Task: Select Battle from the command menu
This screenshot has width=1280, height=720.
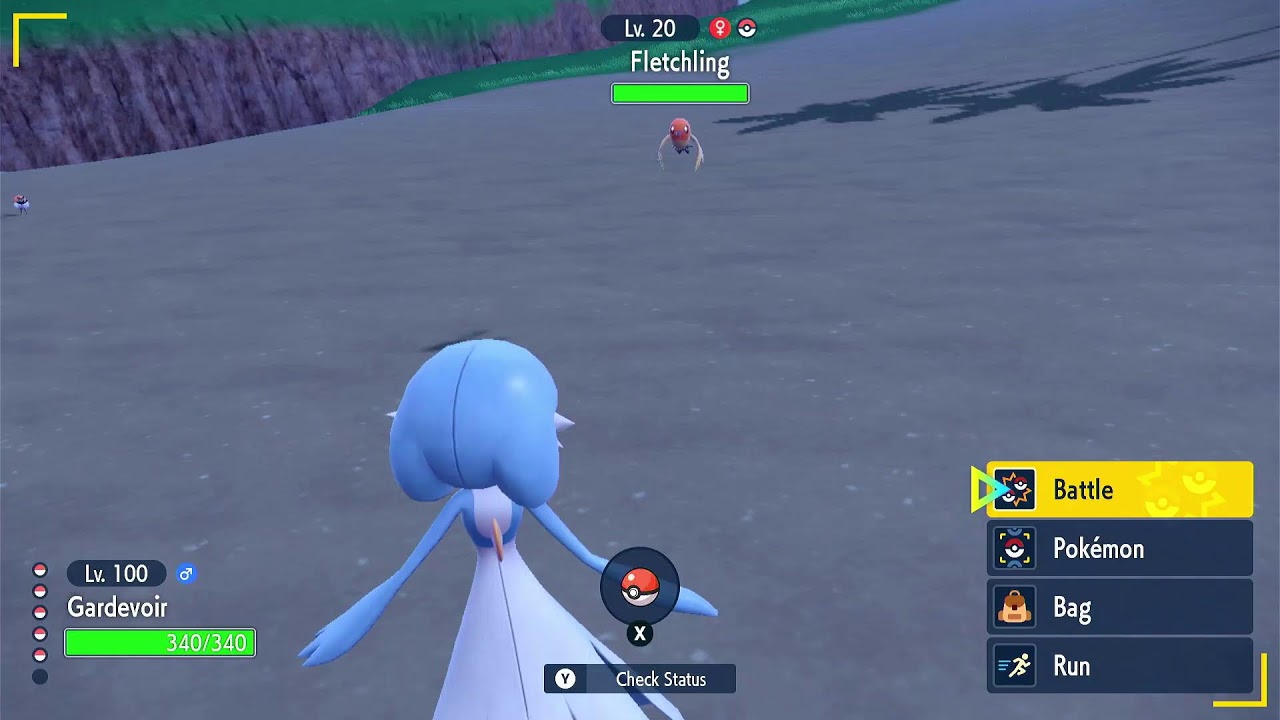Action: [x=1084, y=489]
